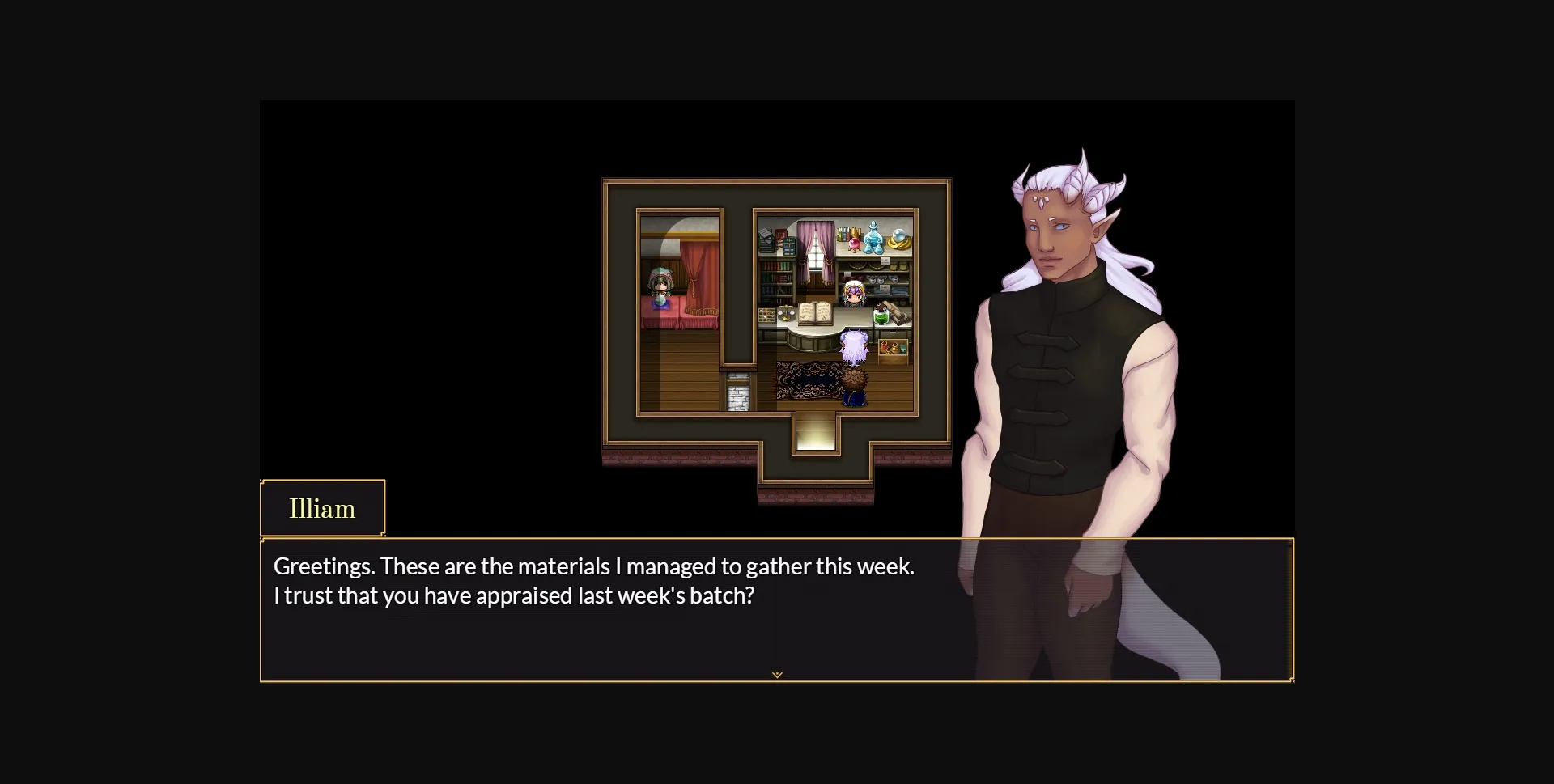
Task: Select the pink orb next to the books
Action: pyautogui.click(x=853, y=244)
